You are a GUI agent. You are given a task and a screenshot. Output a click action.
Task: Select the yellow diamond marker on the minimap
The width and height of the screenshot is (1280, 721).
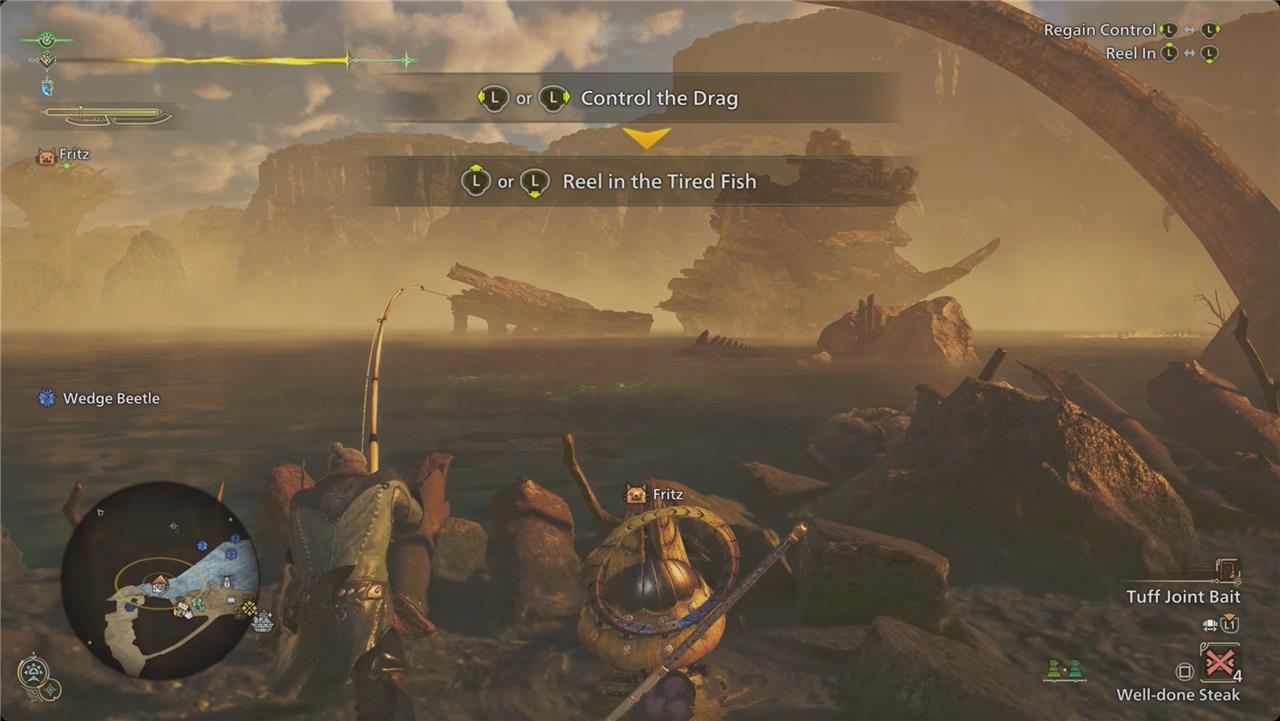tap(248, 606)
